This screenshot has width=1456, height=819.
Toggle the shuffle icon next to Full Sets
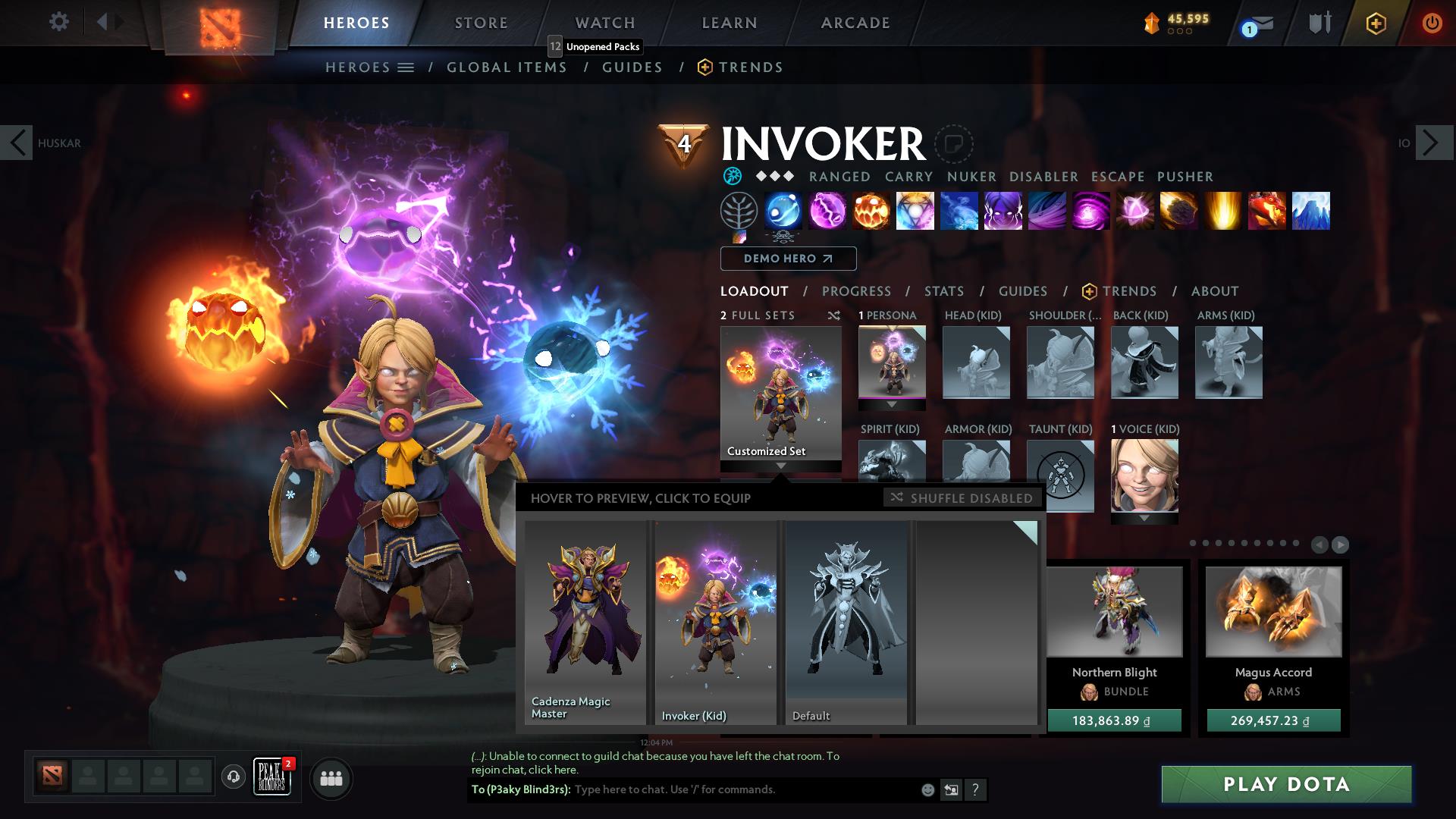tap(834, 315)
